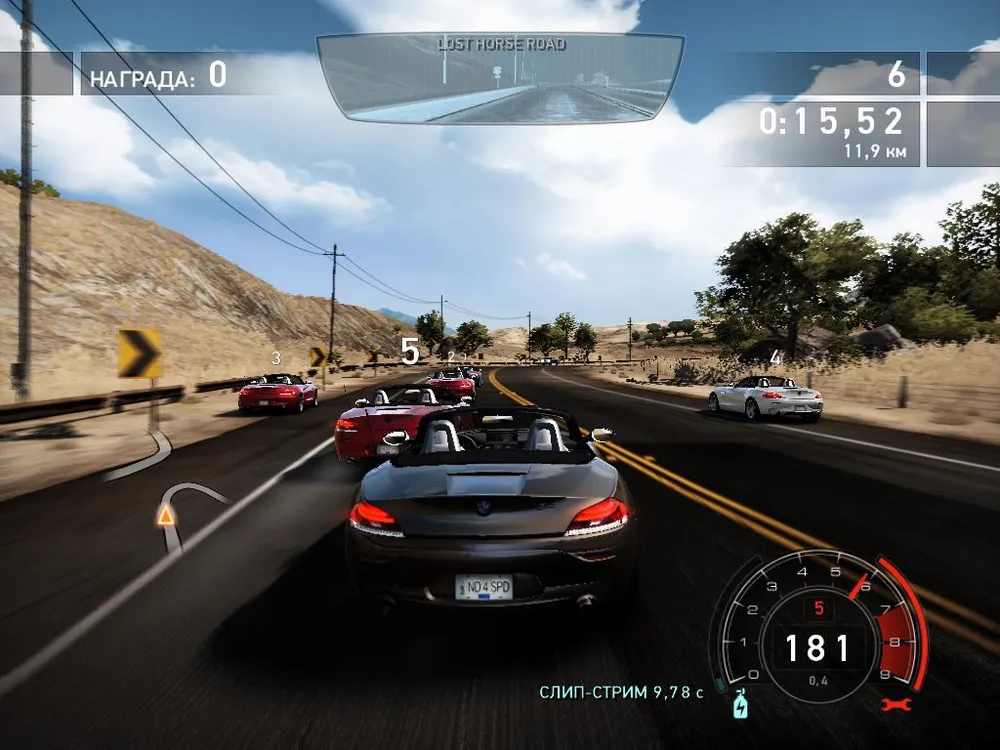Click the rear-view mirror display

[500, 78]
